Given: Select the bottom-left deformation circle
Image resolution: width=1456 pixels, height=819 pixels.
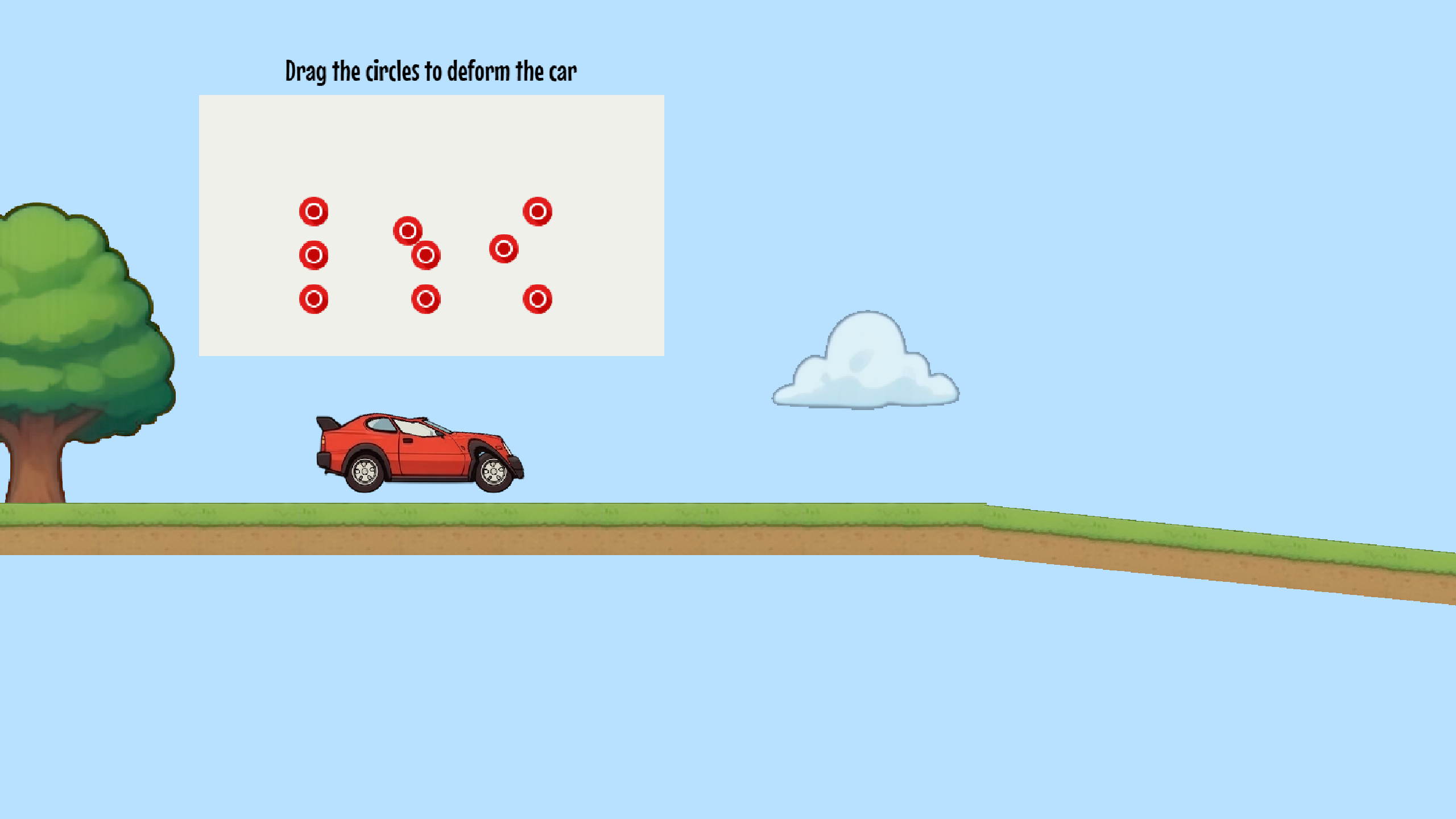Looking at the screenshot, I should [x=315, y=297].
